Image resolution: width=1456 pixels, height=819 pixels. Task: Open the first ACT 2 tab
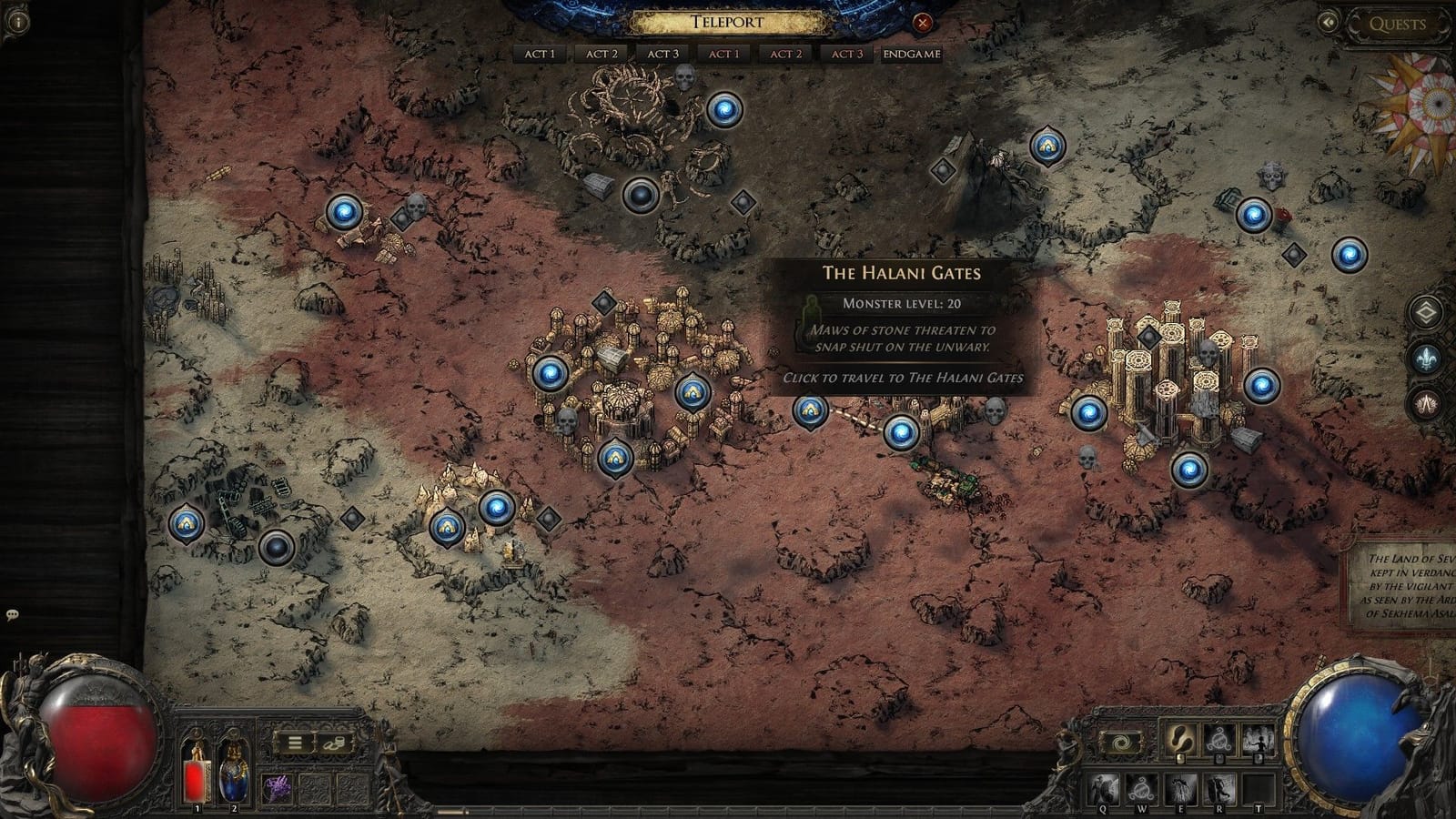click(x=602, y=54)
